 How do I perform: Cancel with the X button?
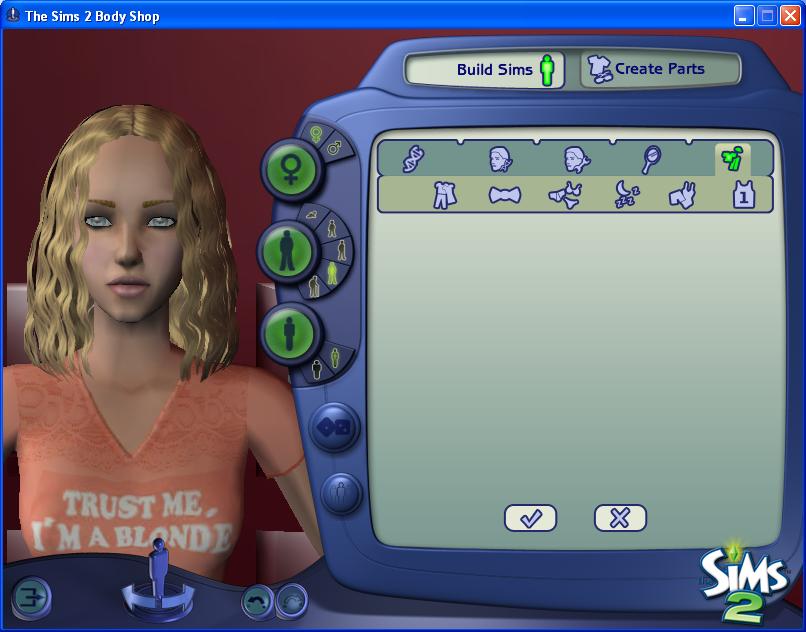click(620, 518)
